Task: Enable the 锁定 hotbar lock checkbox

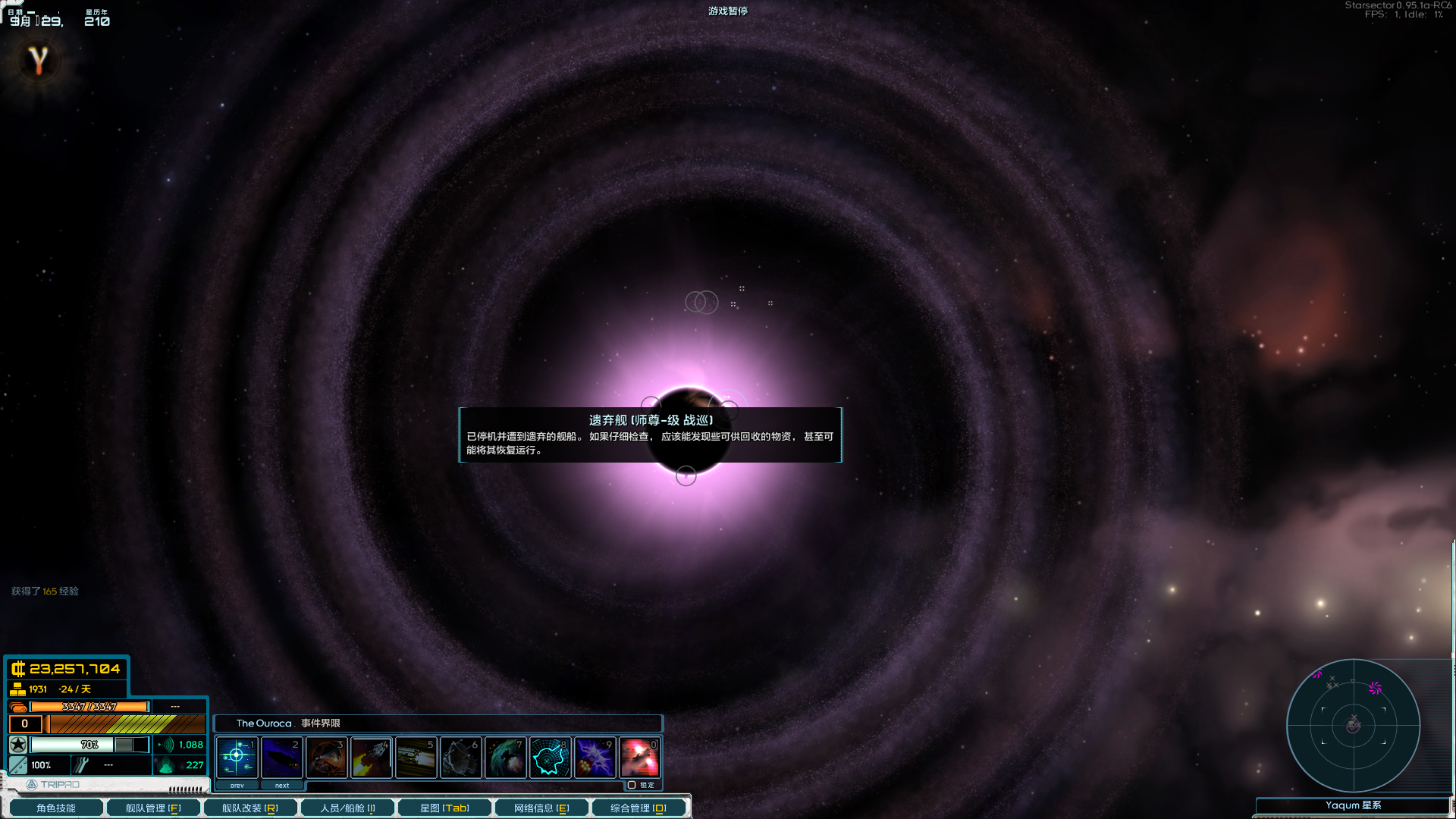Action: click(x=632, y=785)
